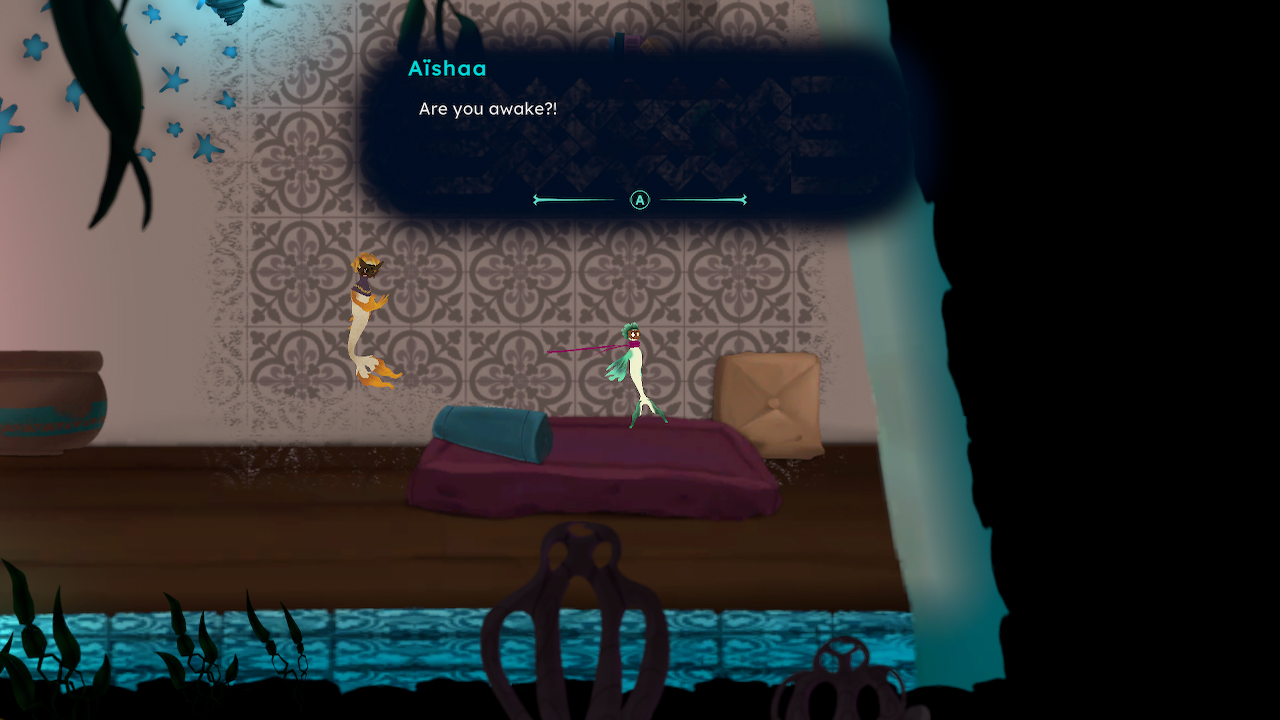This screenshot has height=720, width=1280.
Task: Select the speaker name Aïshaa
Action: coord(447,69)
